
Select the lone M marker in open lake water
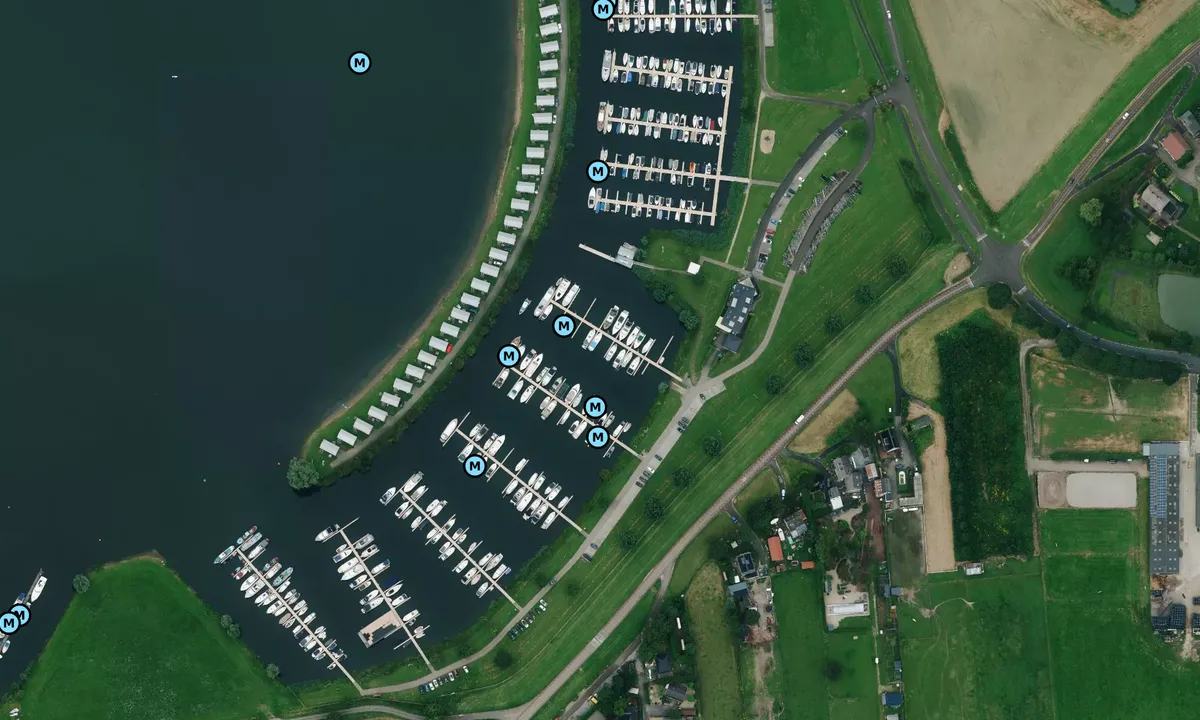[x=360, y=63]
